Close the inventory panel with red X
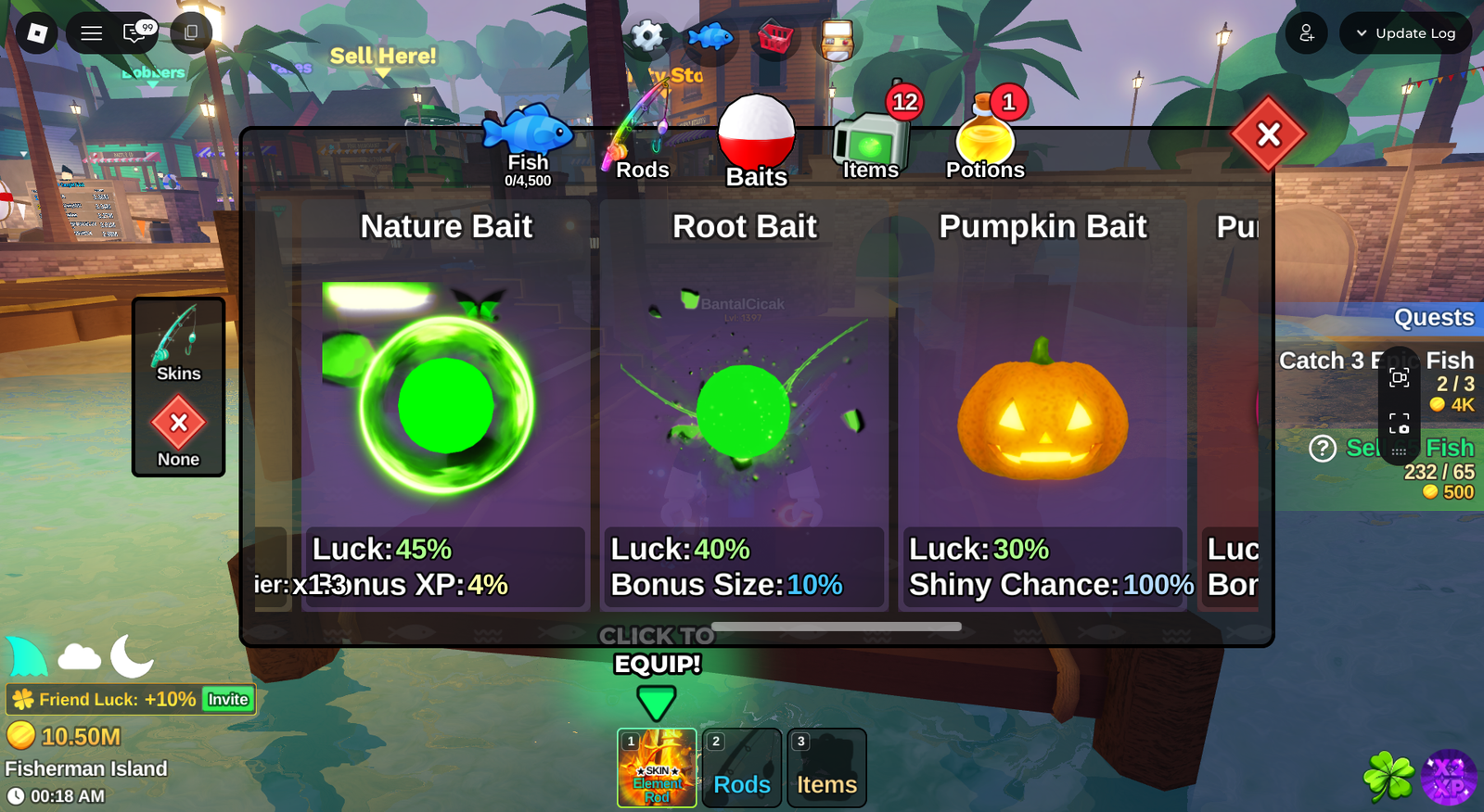The width and height of the screenshot is (1484, 812). coord(1268,135)
